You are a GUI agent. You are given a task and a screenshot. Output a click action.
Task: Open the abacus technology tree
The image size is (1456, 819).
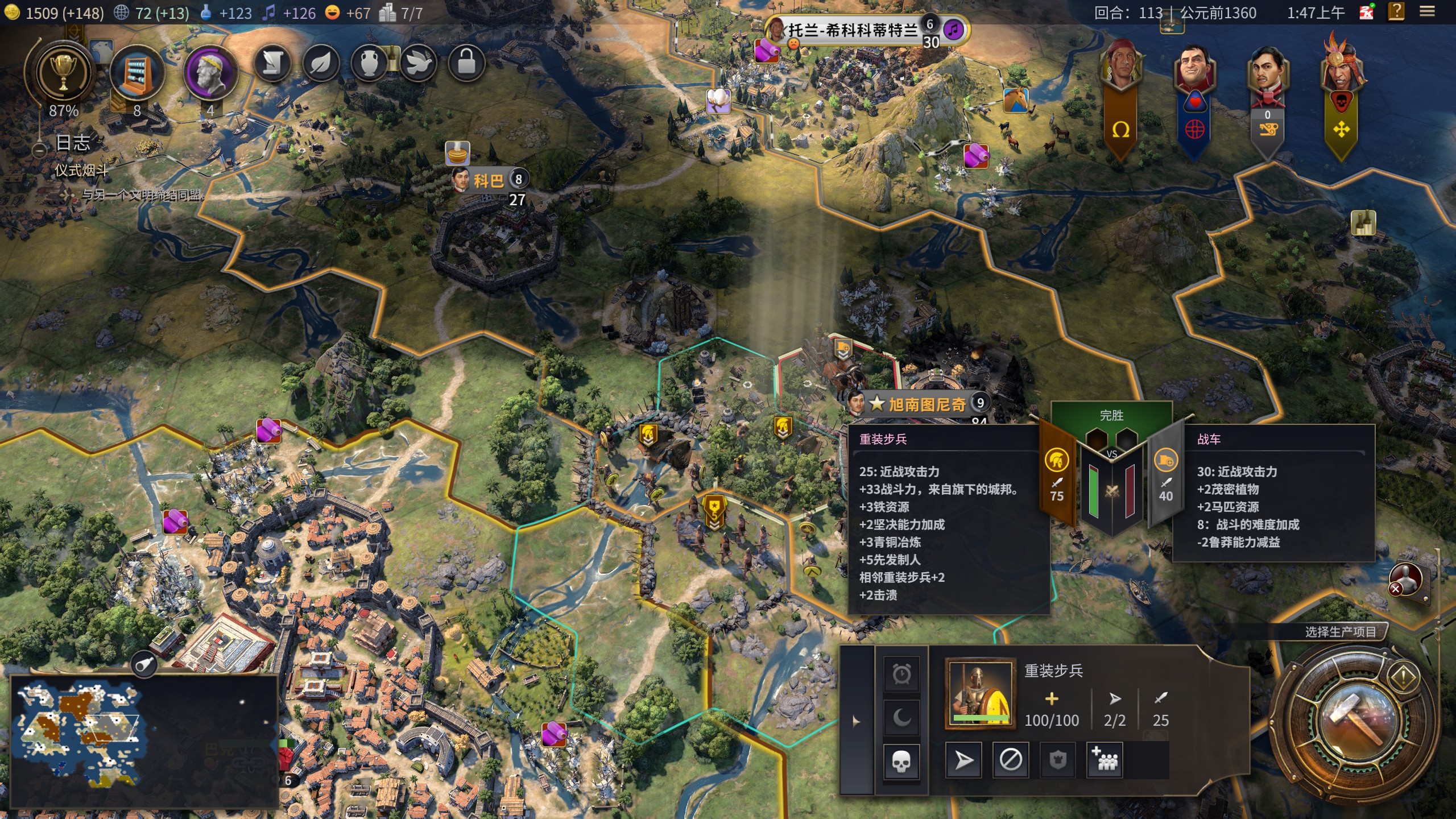pos(137,73)
